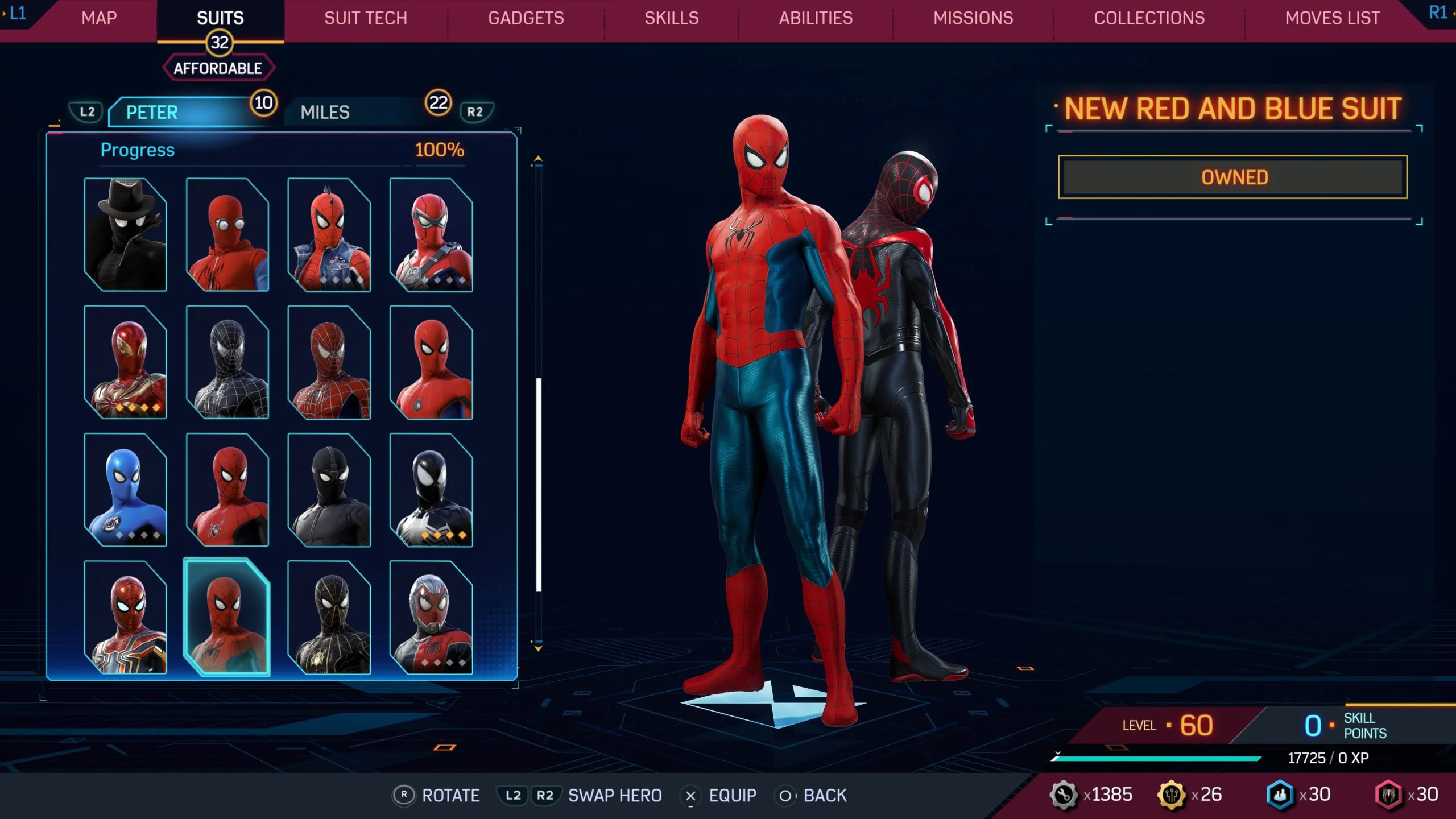Select the red hoodie homemade suit
1456x819 pixels.
(x=227, y=234)
